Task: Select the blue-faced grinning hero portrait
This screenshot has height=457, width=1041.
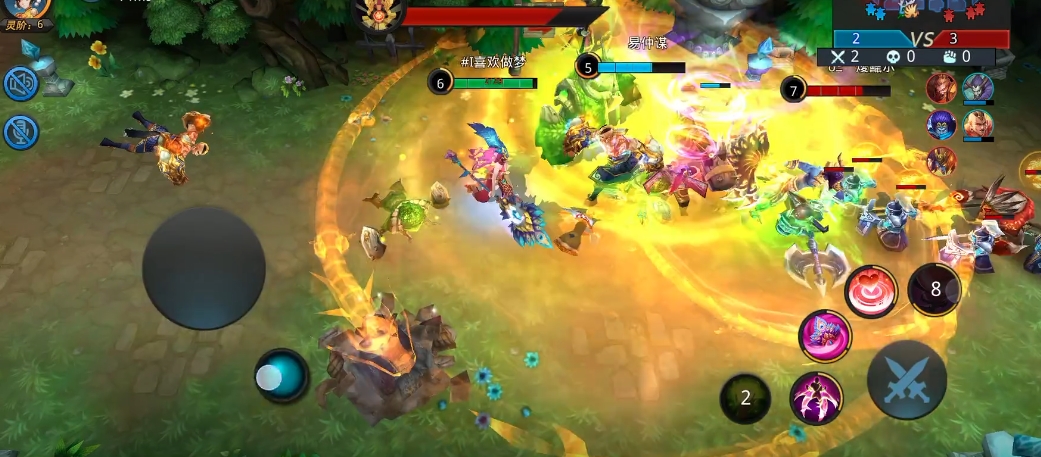Action: (x=940, y=125)
